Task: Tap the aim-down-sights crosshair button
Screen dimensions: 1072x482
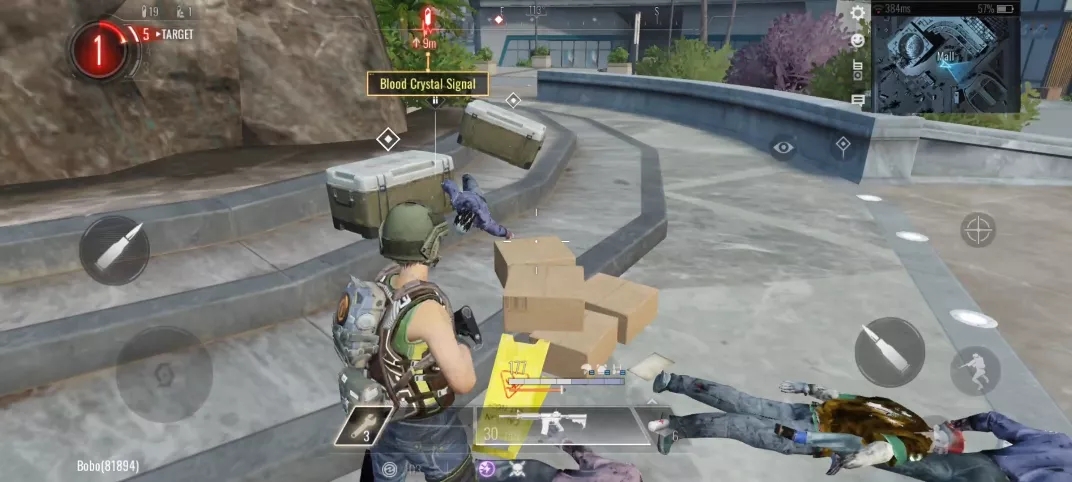Action: tap(977, 230)
